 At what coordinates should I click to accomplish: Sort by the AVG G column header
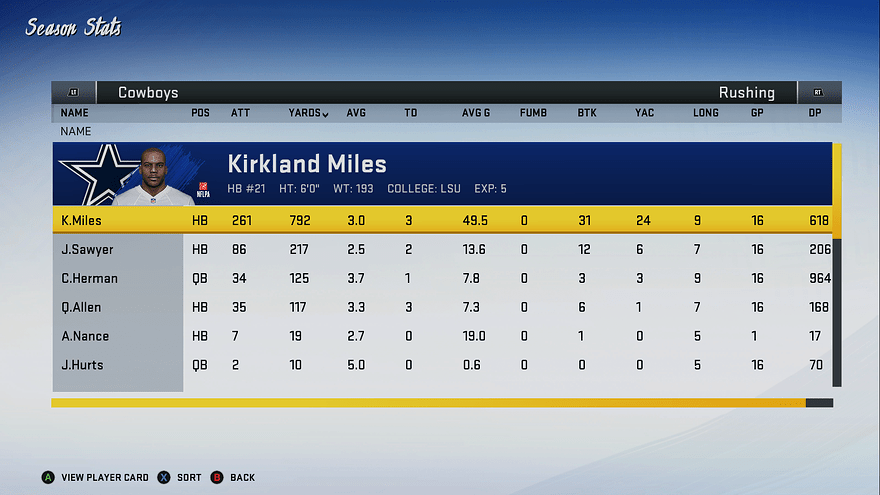476,113
